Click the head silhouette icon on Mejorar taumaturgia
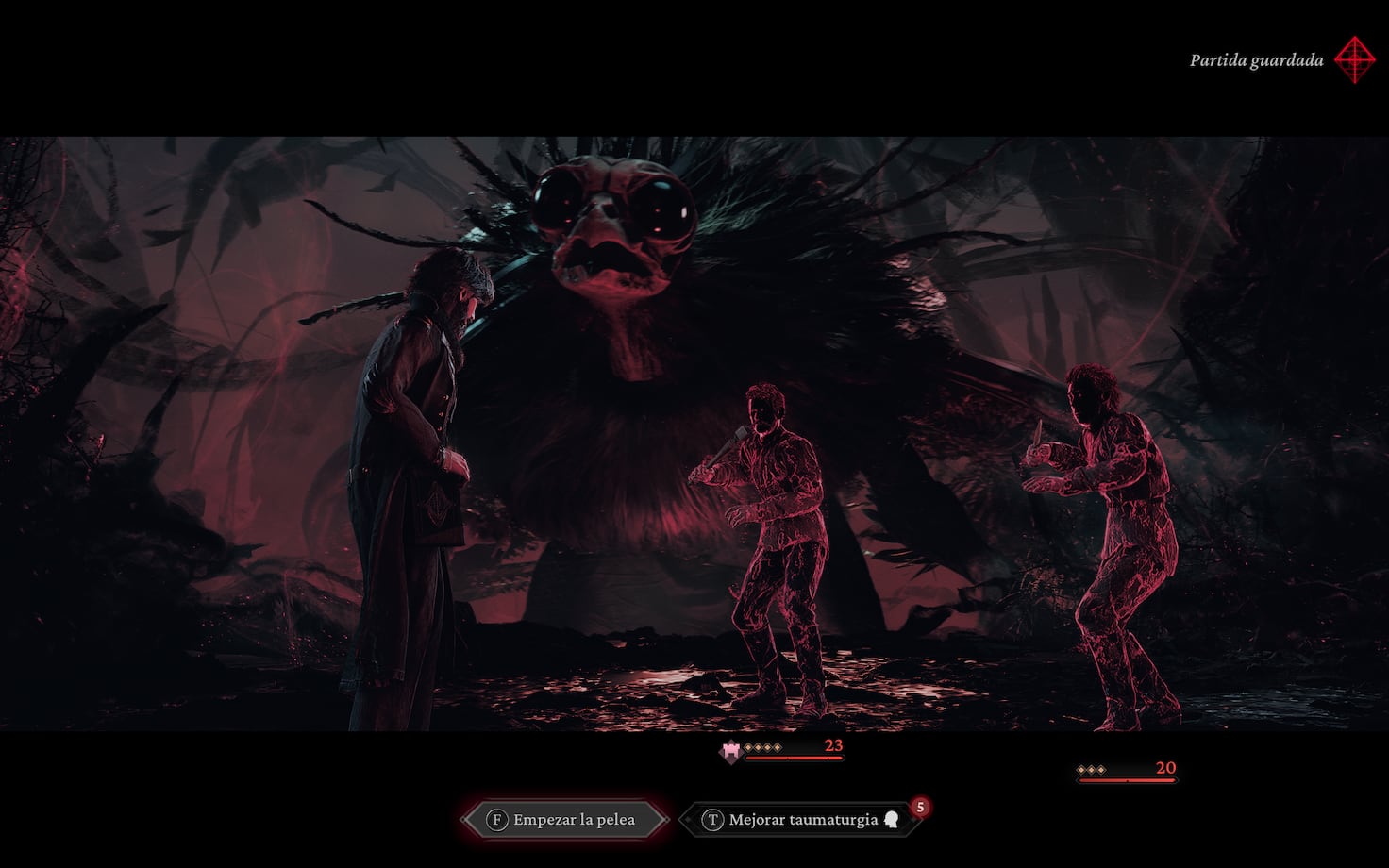This screenshot has height=868, width=1389. click(892, 818)
